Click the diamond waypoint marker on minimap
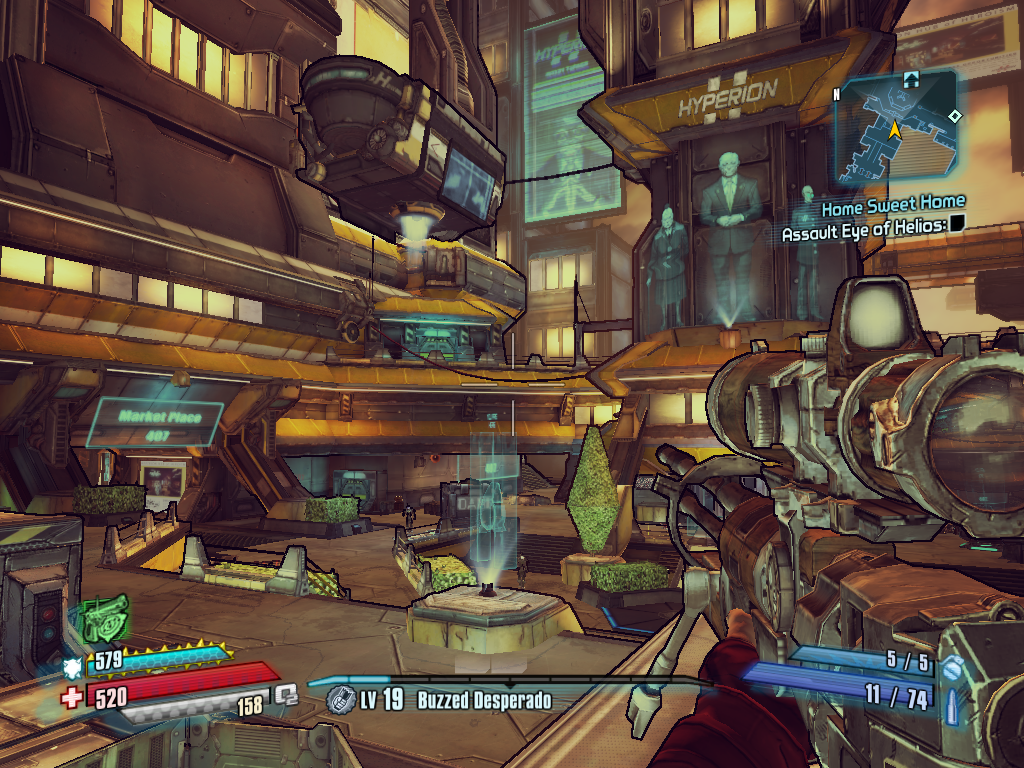Screen dimensions: 1024x768 (x=955, y=117)
